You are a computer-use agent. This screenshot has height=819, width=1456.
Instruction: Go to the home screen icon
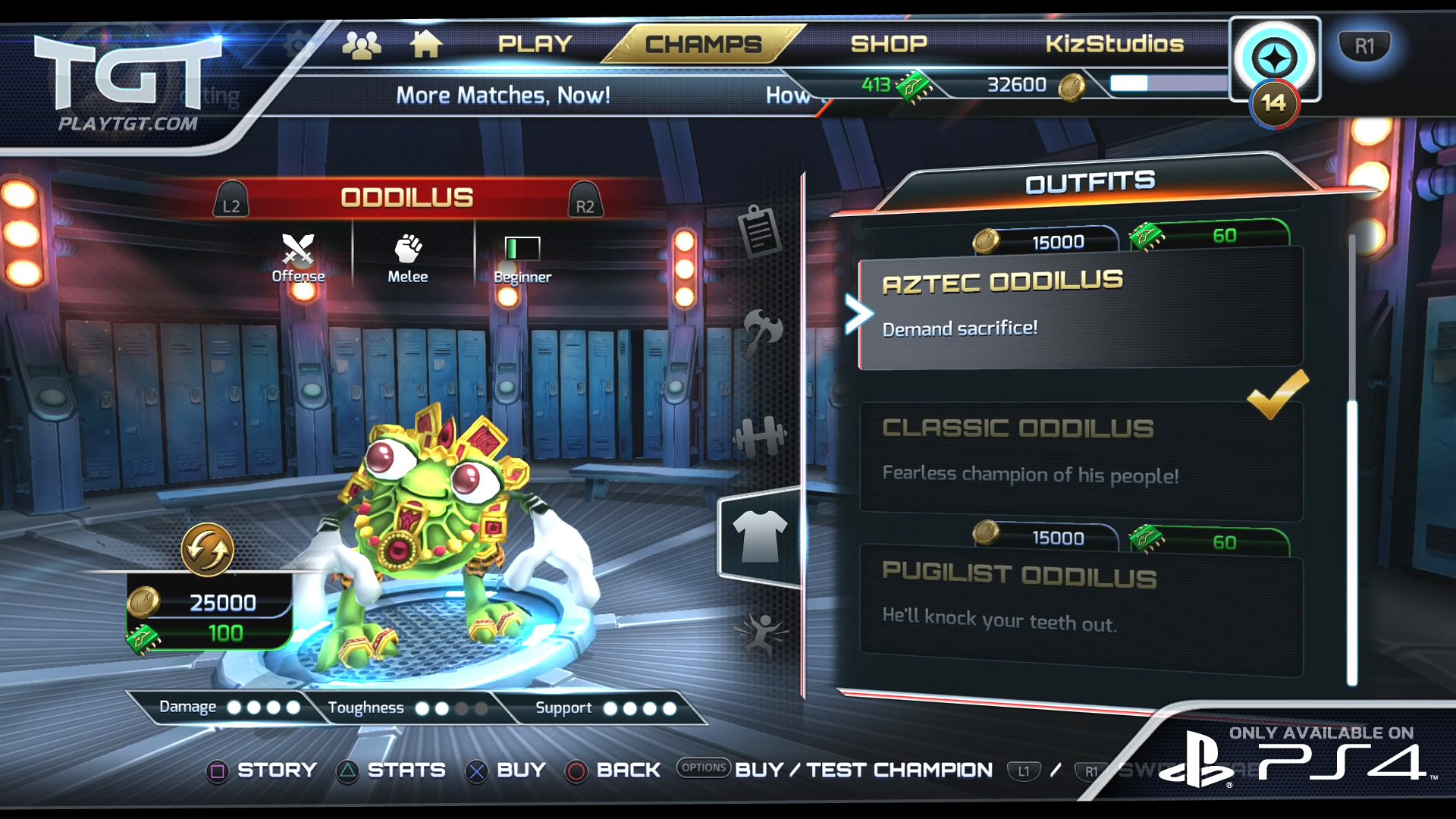click(426, 44)
